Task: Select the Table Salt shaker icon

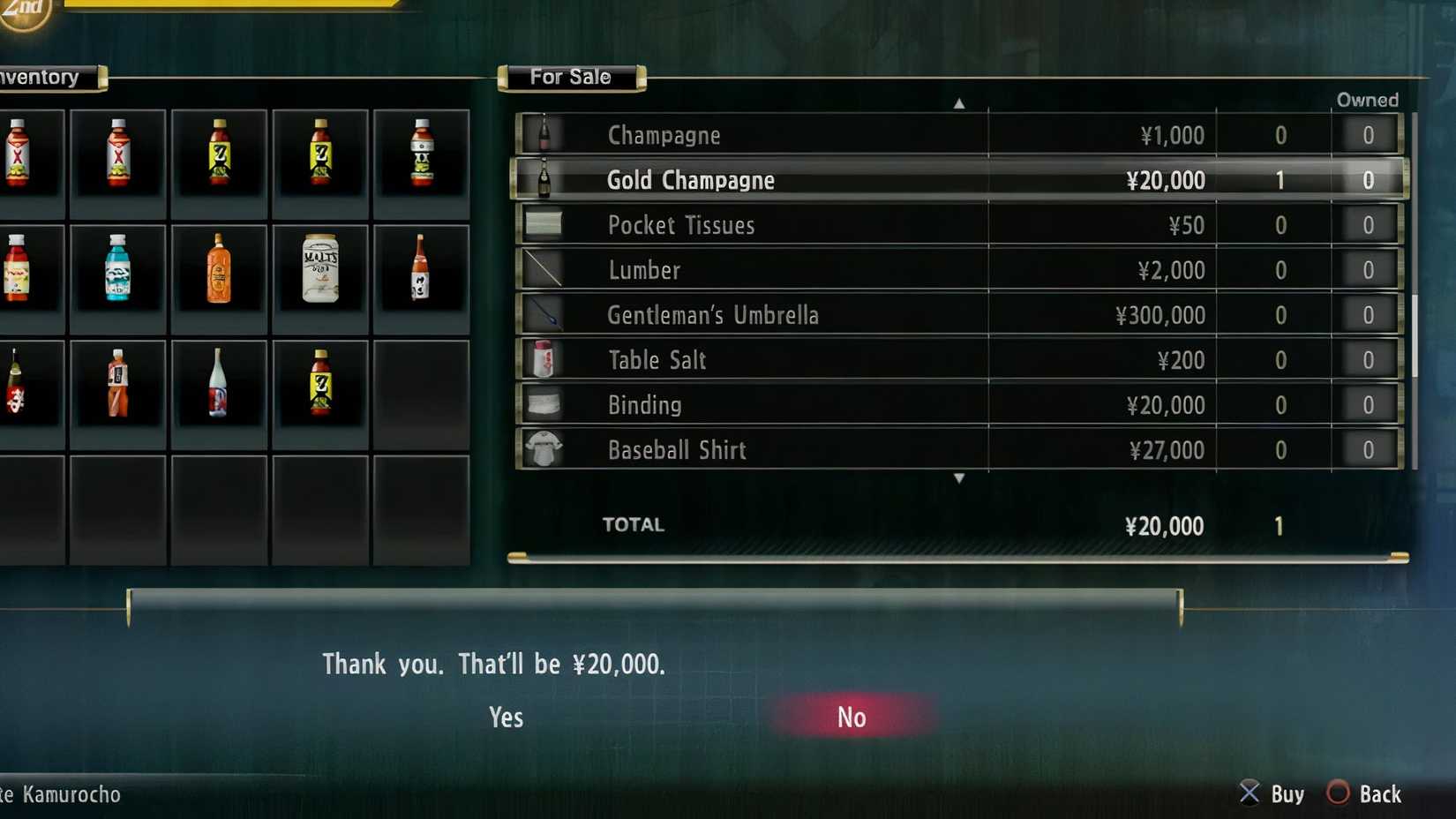Action: (x=544, y=357)
